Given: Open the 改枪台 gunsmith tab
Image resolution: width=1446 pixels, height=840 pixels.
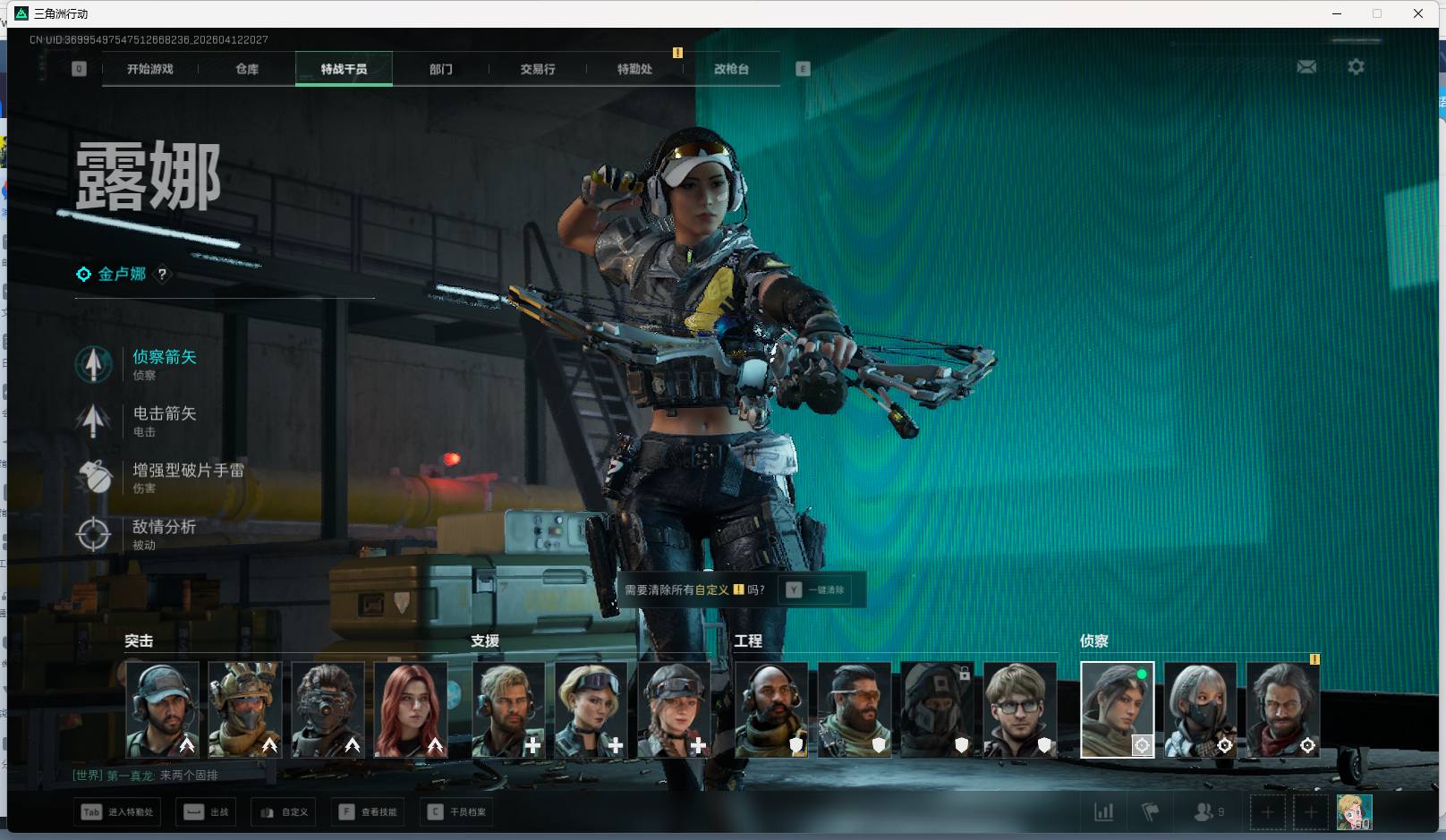Looking at the screenshot, I should tap(731, 69).
